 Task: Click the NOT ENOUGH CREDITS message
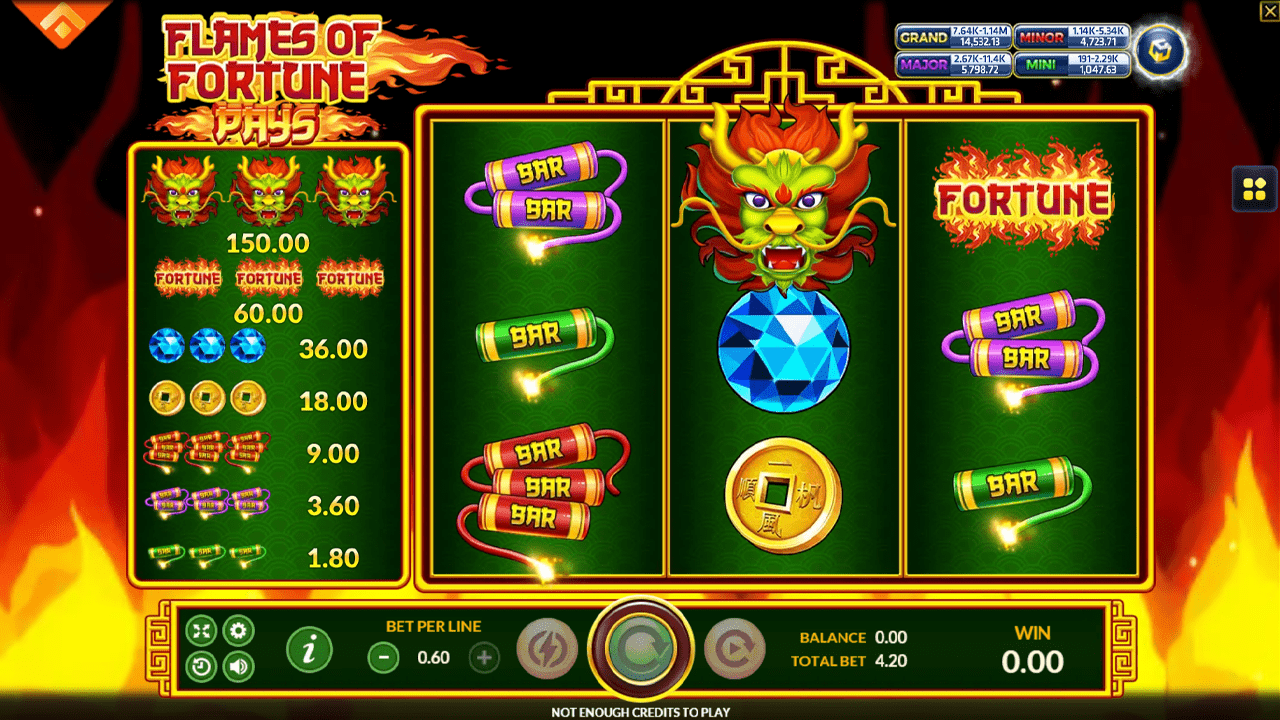[640, 711]
